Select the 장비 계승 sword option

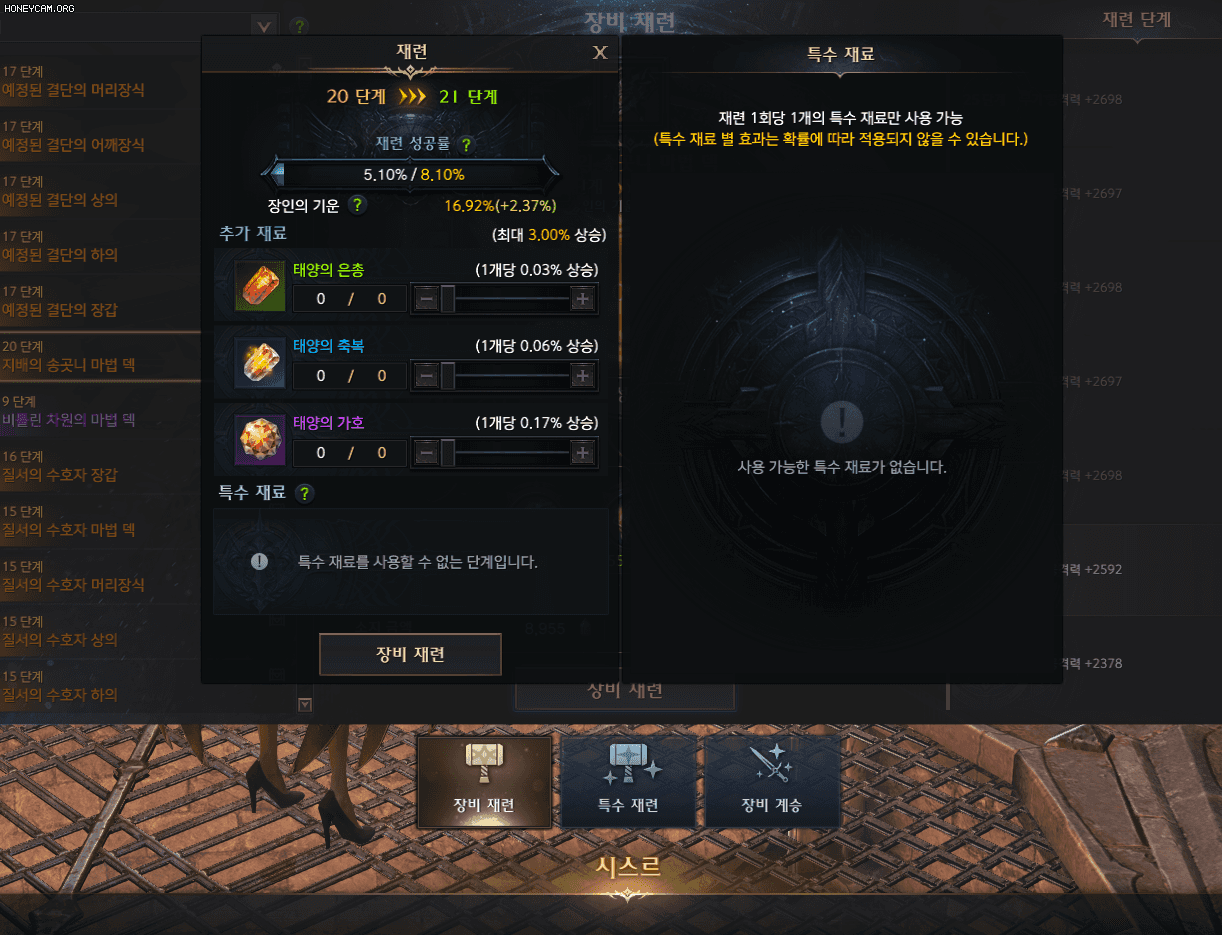pyautogui.click(x=771, y=782)
